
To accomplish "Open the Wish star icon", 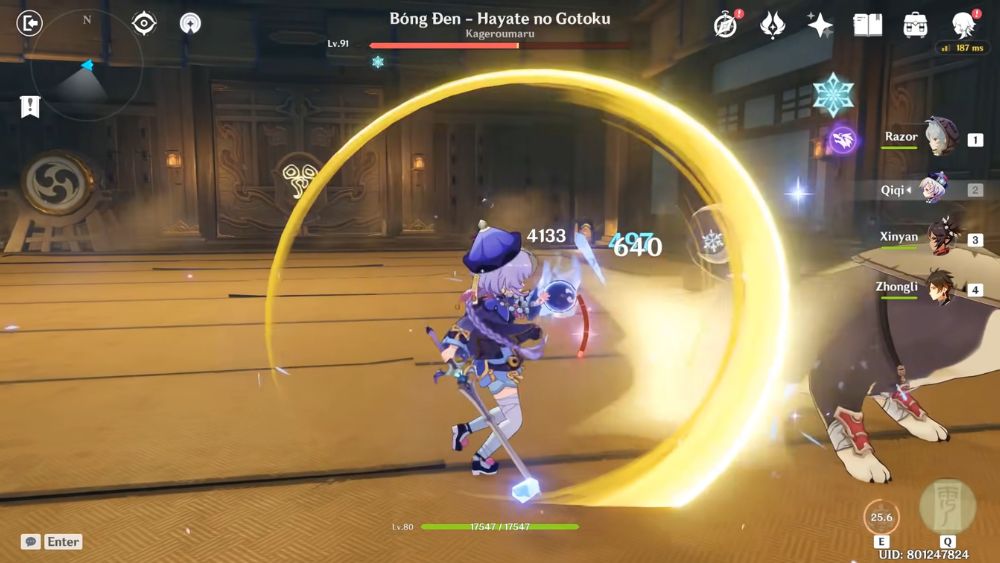I will (820, 25).
